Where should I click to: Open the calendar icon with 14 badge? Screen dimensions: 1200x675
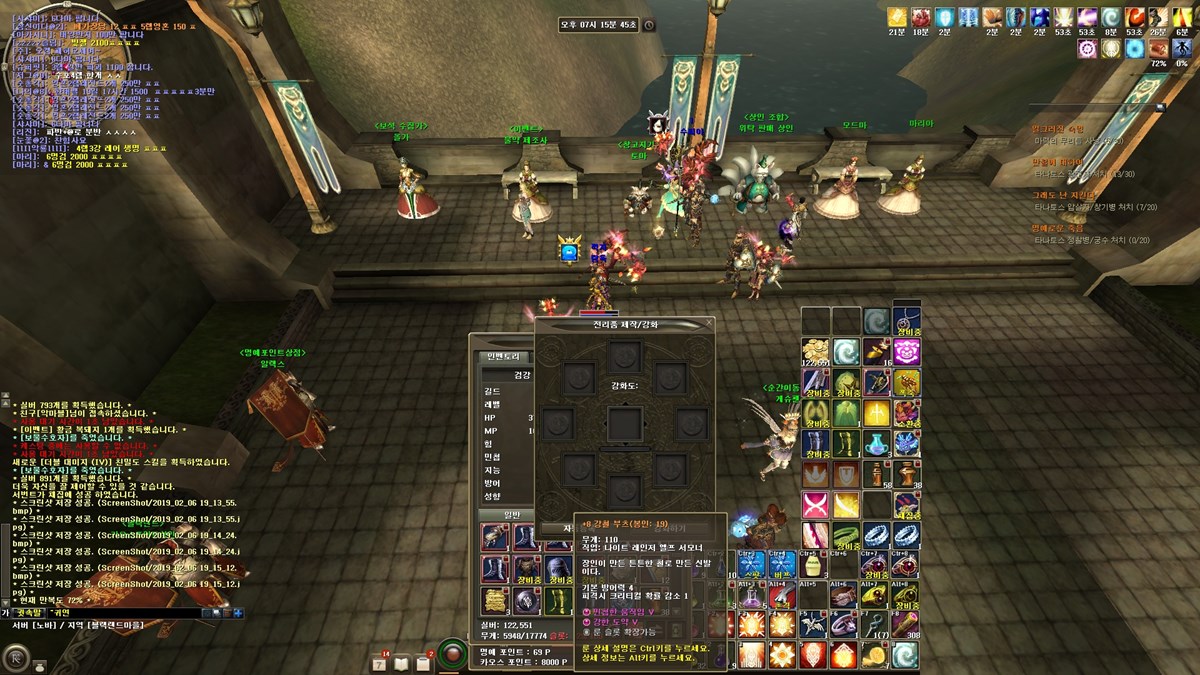(x=380, y=664)
